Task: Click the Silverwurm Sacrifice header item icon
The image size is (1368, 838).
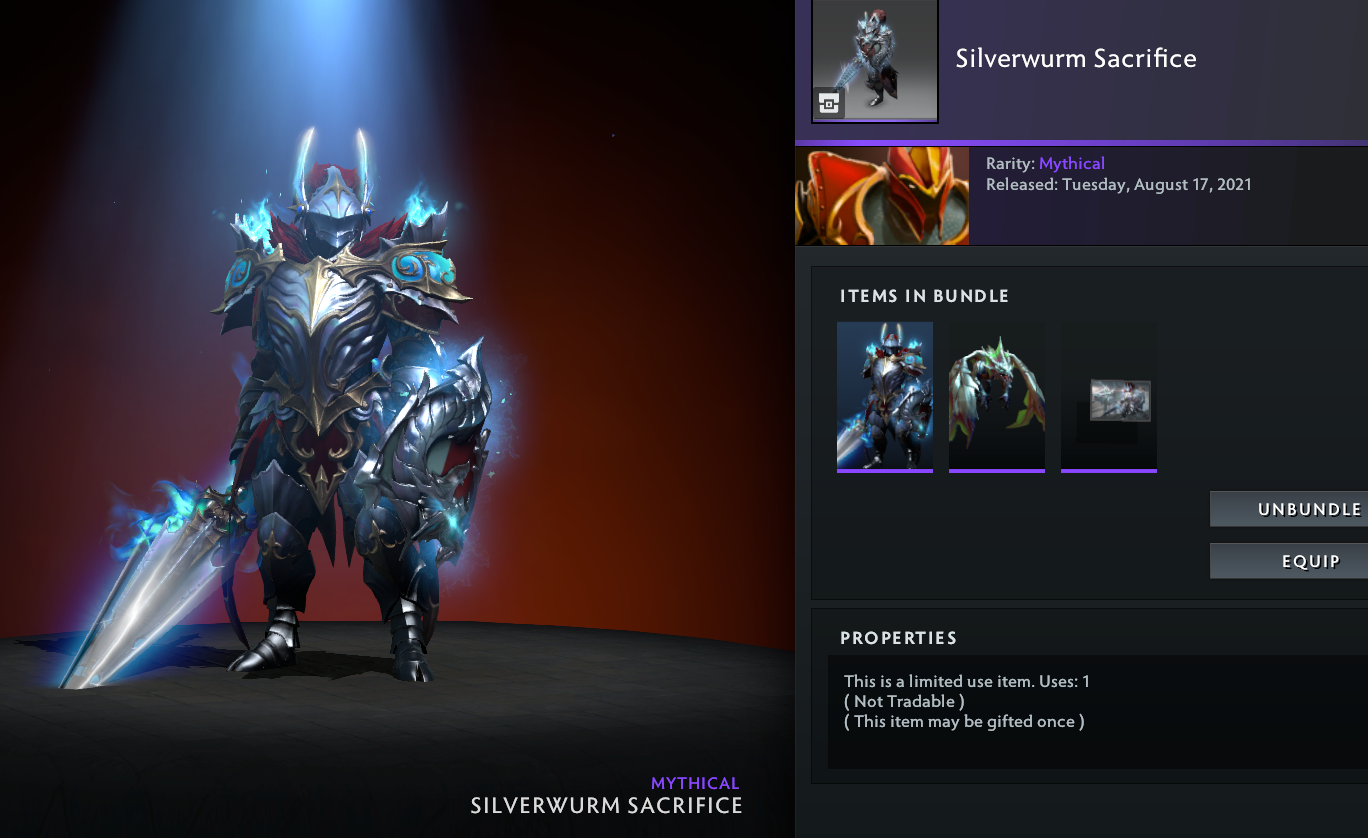Action: coord(875,61)
